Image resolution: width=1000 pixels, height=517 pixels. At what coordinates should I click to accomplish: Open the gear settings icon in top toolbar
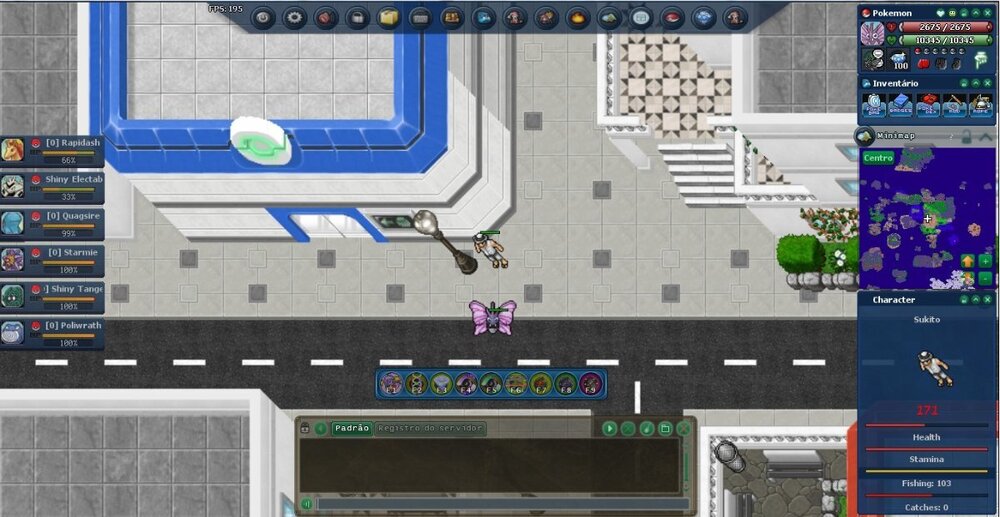coord(294,17)
